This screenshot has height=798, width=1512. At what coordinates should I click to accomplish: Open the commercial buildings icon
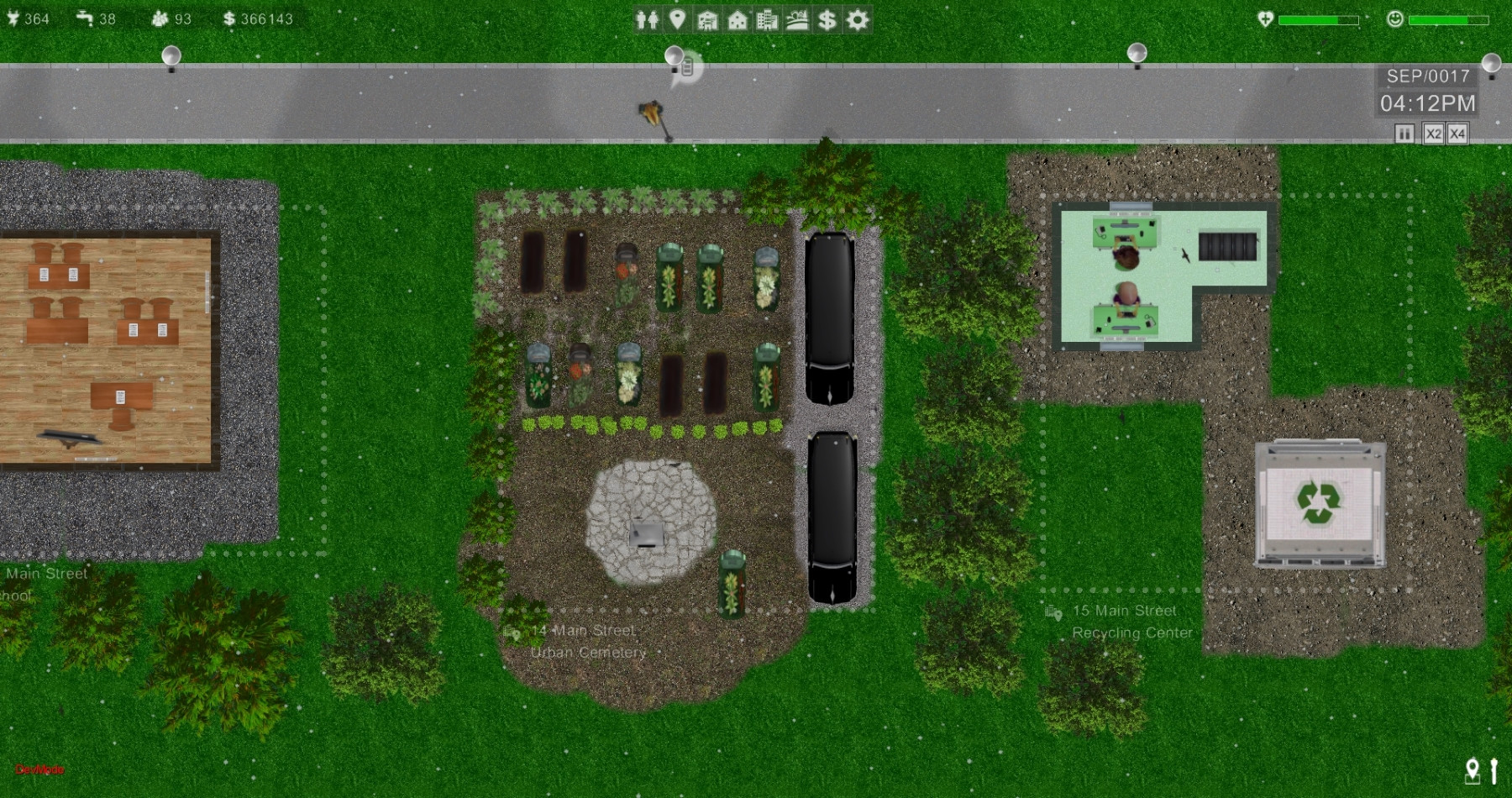(x=770, y=18)
